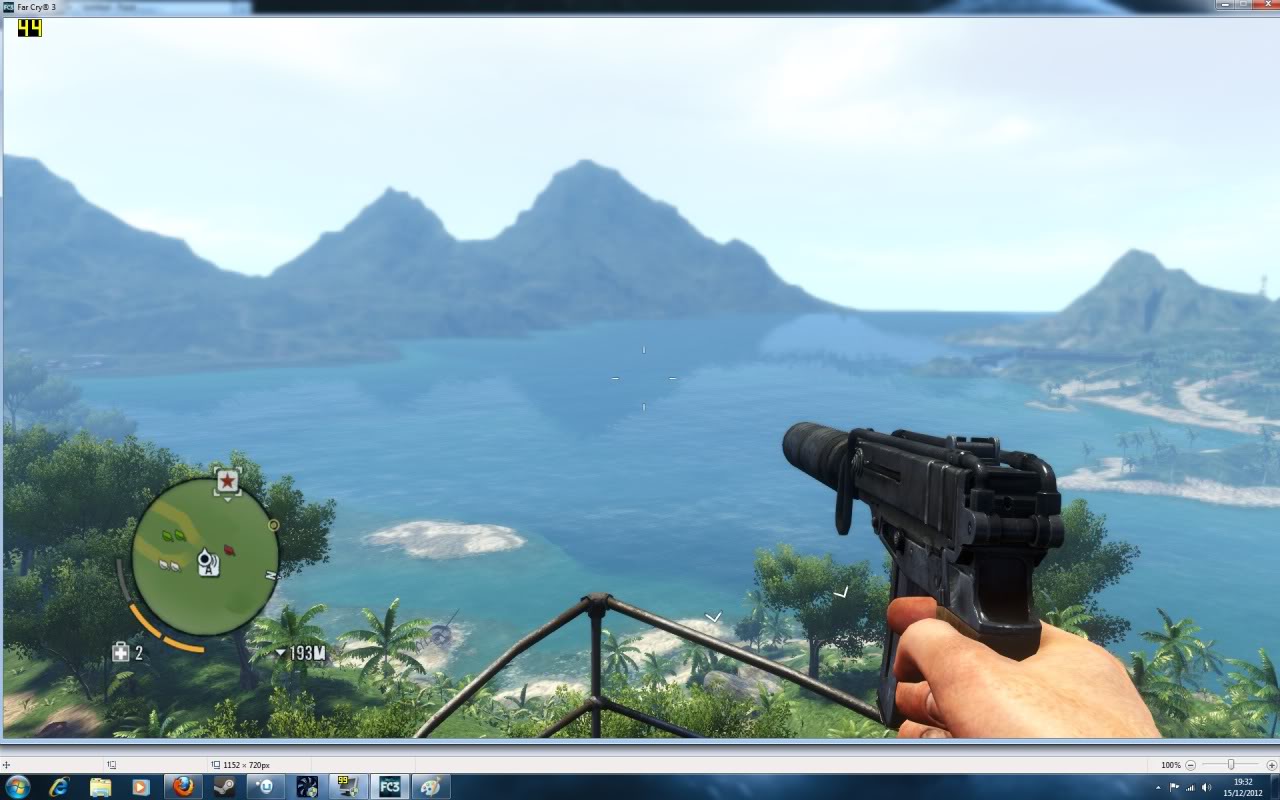Image resolution: width=1280 pixels, height=800 pixels.
Task: Click the zoom in plus button
Action: (x=1271, y=764)
